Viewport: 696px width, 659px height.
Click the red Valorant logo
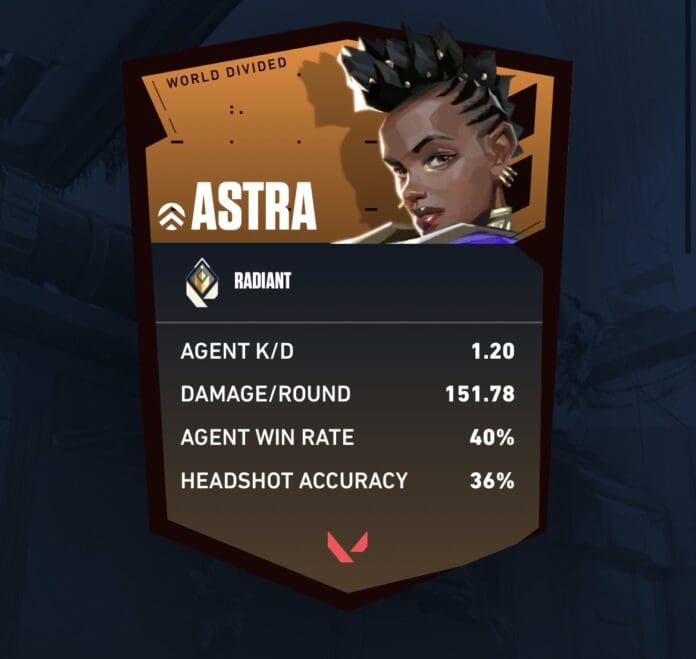[x=347, y=546]
